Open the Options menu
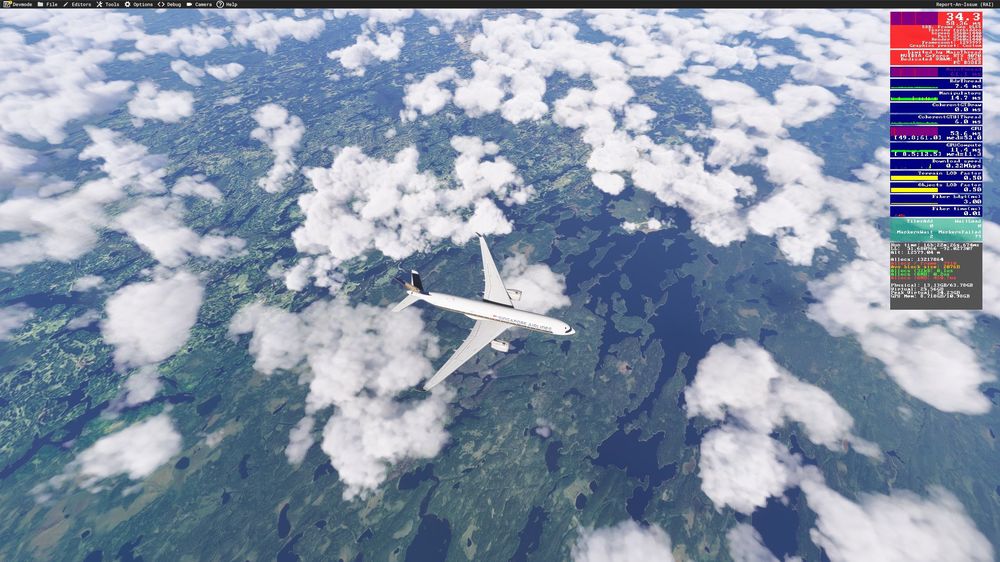This screenshot has width=1000, height=562. tap(141, 4)
